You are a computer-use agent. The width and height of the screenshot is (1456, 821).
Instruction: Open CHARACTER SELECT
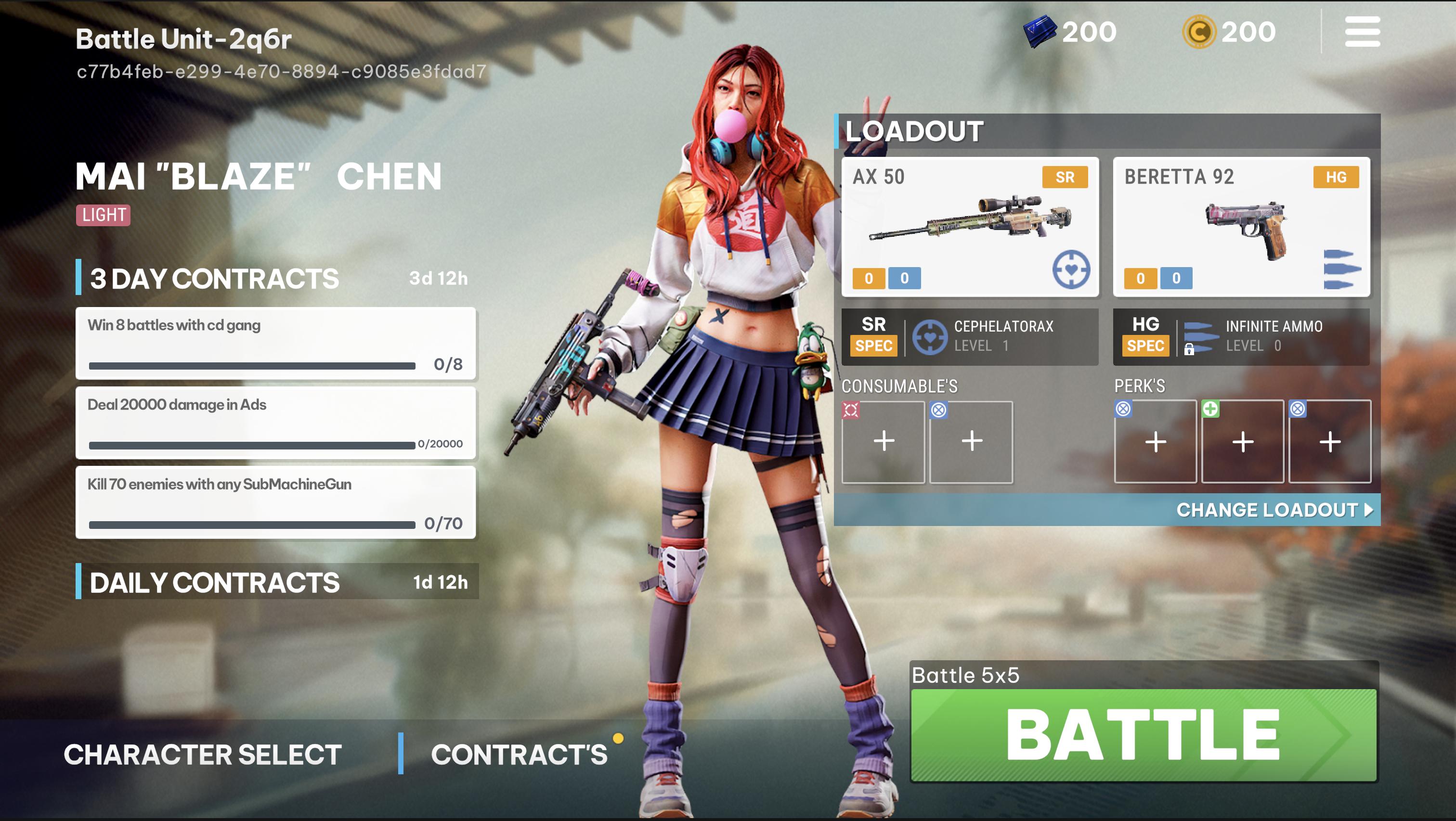point(202,754)
